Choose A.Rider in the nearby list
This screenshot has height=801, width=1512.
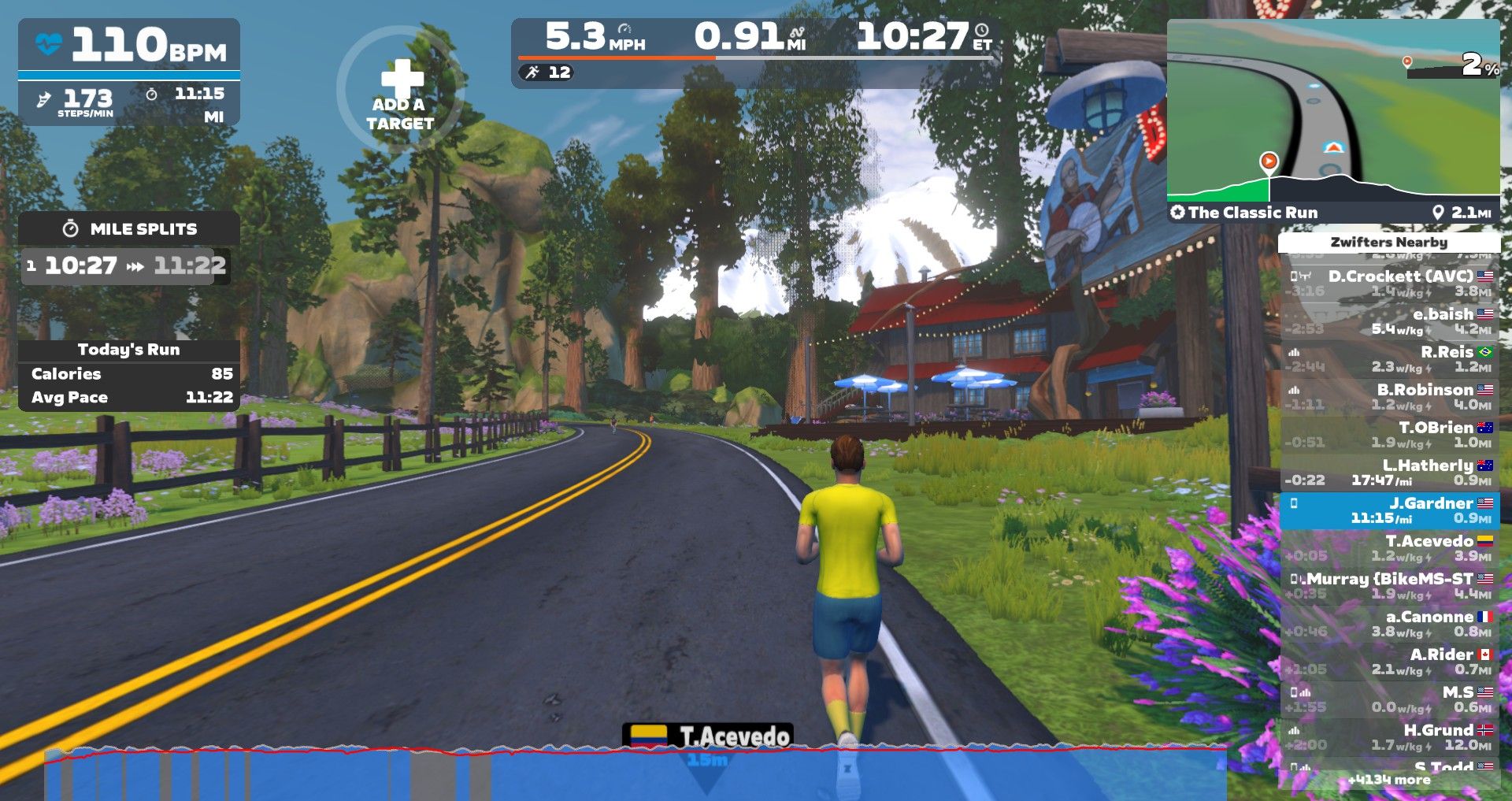(x=1390, y=661)
